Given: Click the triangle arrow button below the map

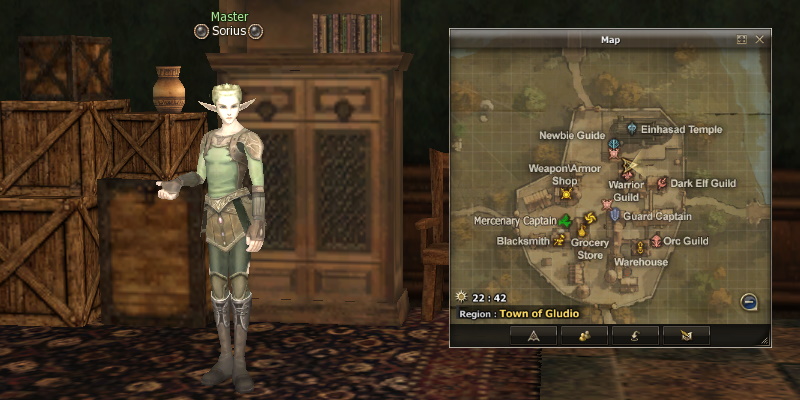Looking at the screenshot, I should pos(533,336).
